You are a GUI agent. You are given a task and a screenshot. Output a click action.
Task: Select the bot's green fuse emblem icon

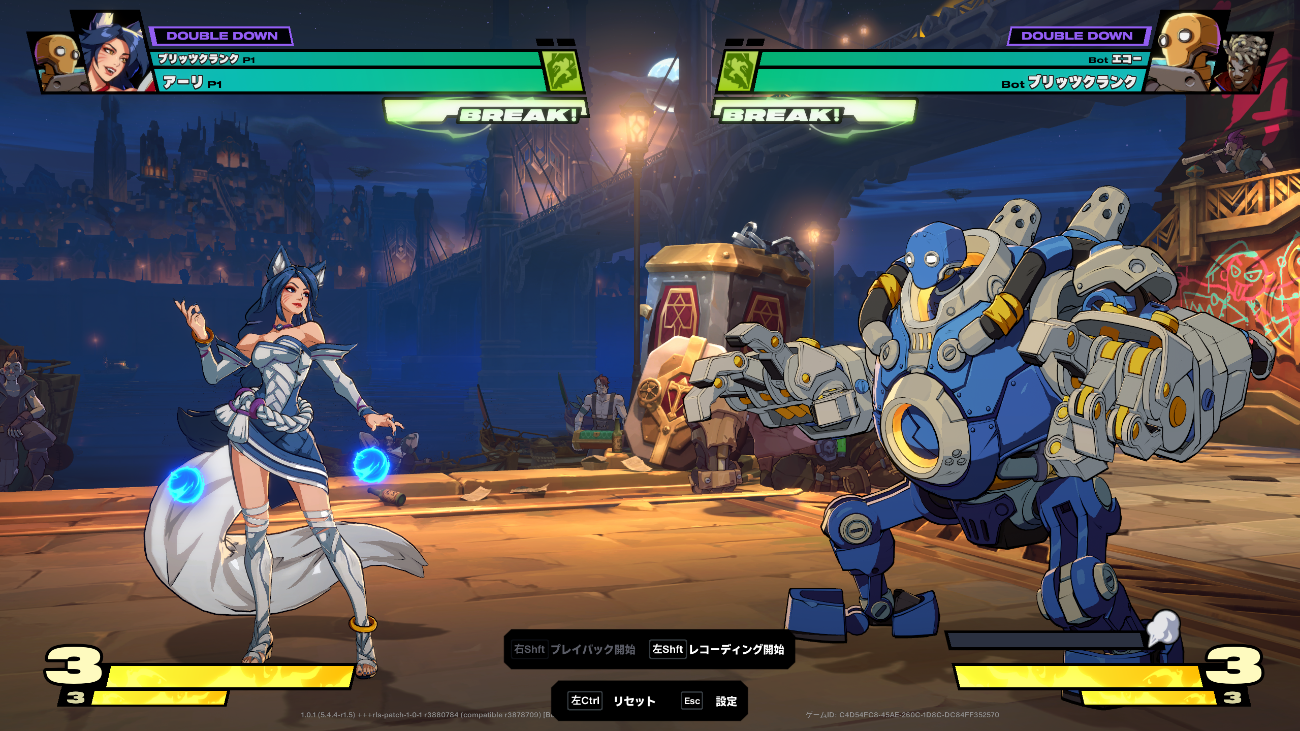pos(737,71)
